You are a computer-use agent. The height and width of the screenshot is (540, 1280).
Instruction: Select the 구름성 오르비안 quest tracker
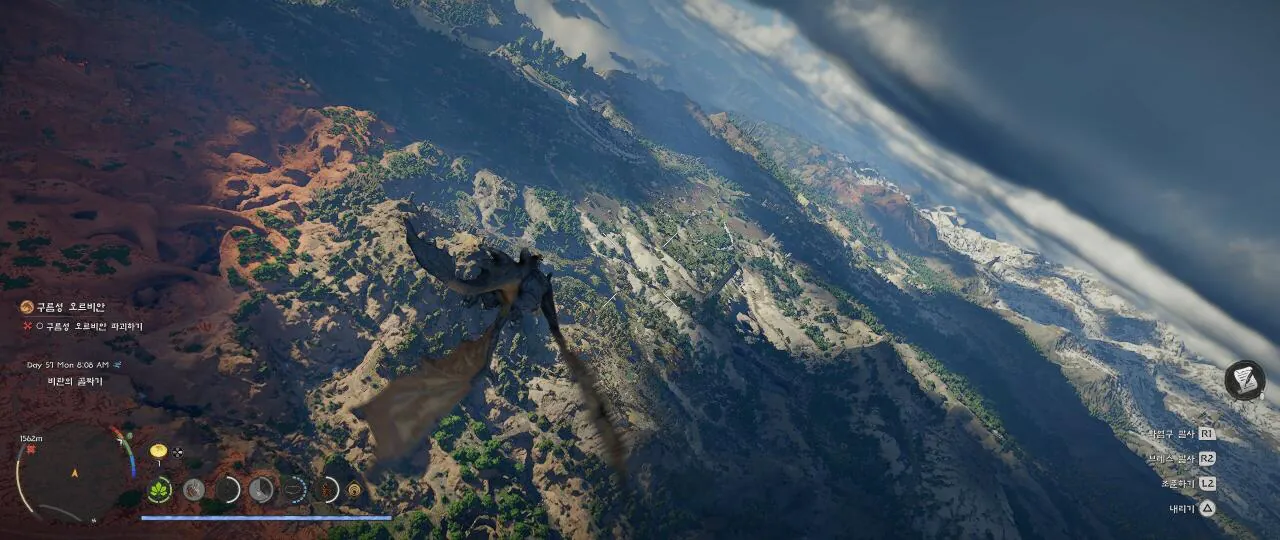click(63, 307)
